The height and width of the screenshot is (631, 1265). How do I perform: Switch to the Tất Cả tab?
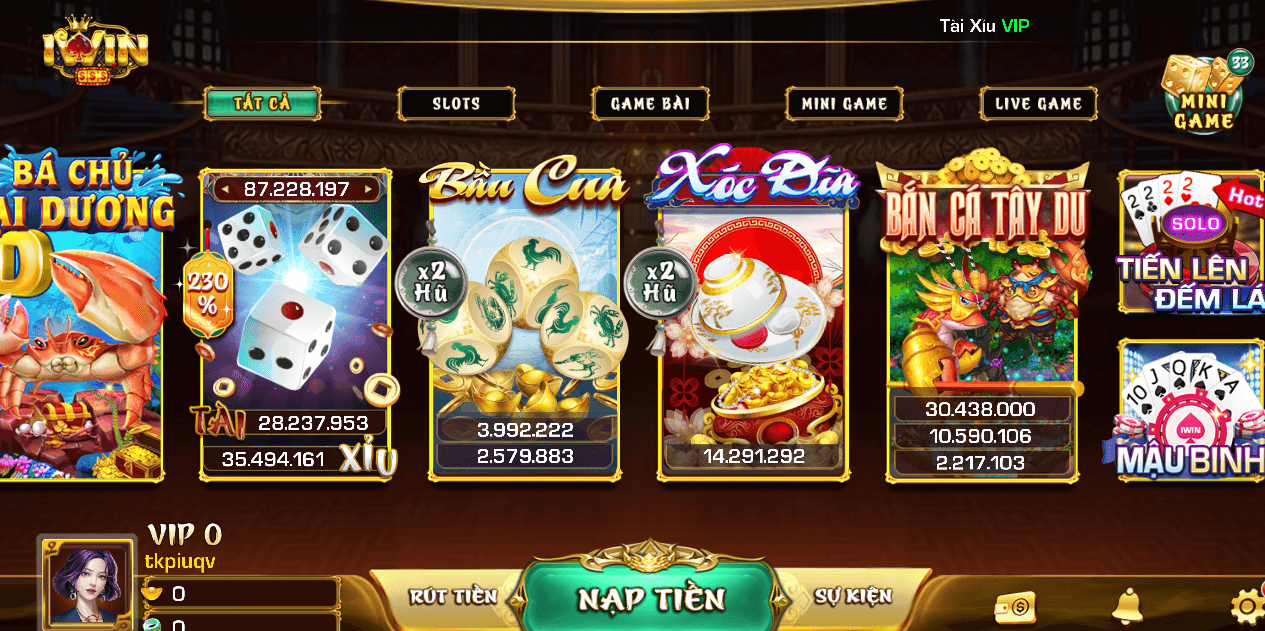point(262,103)
